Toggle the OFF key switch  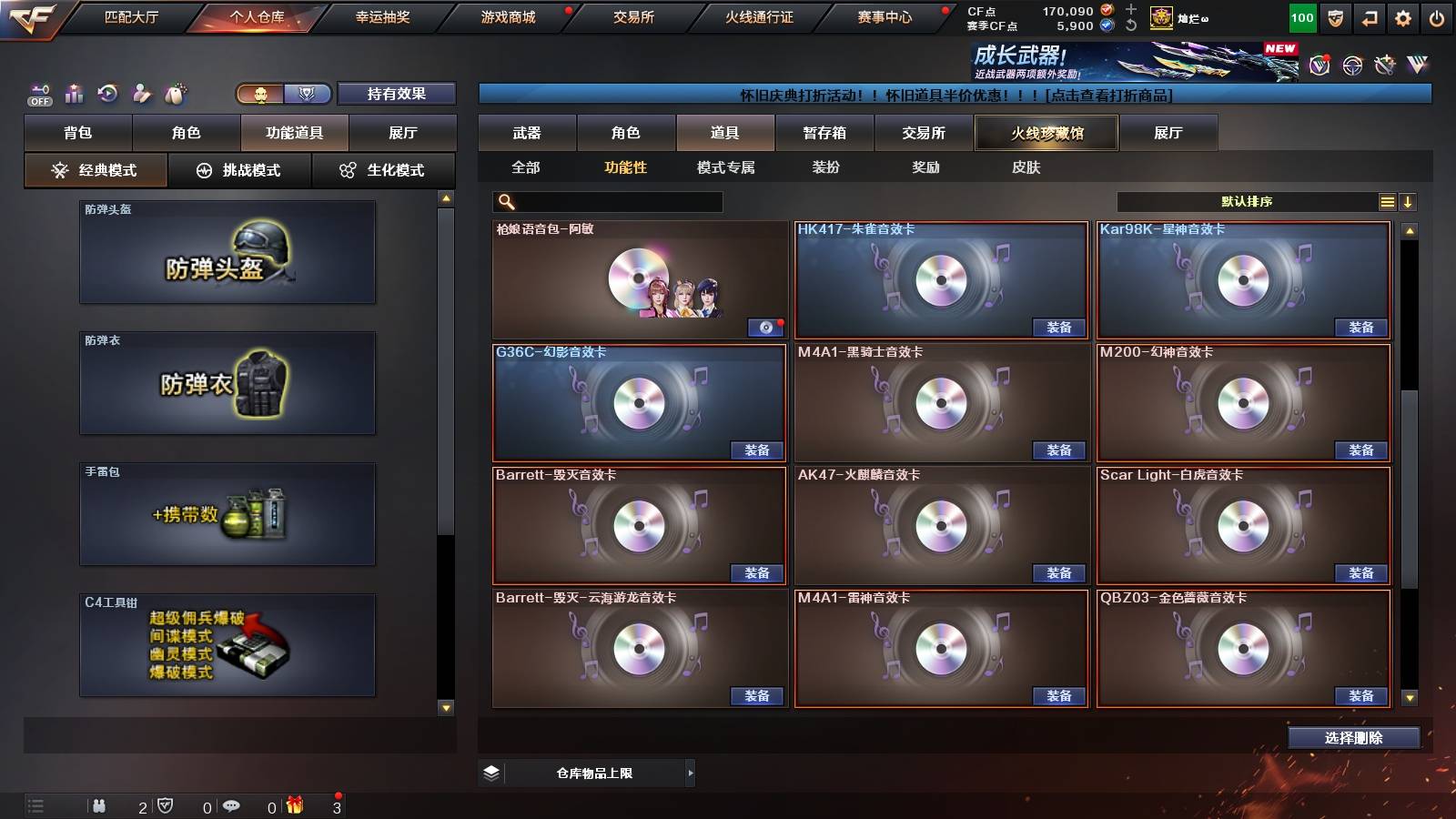pyautogui.click(x=38, y=91)
